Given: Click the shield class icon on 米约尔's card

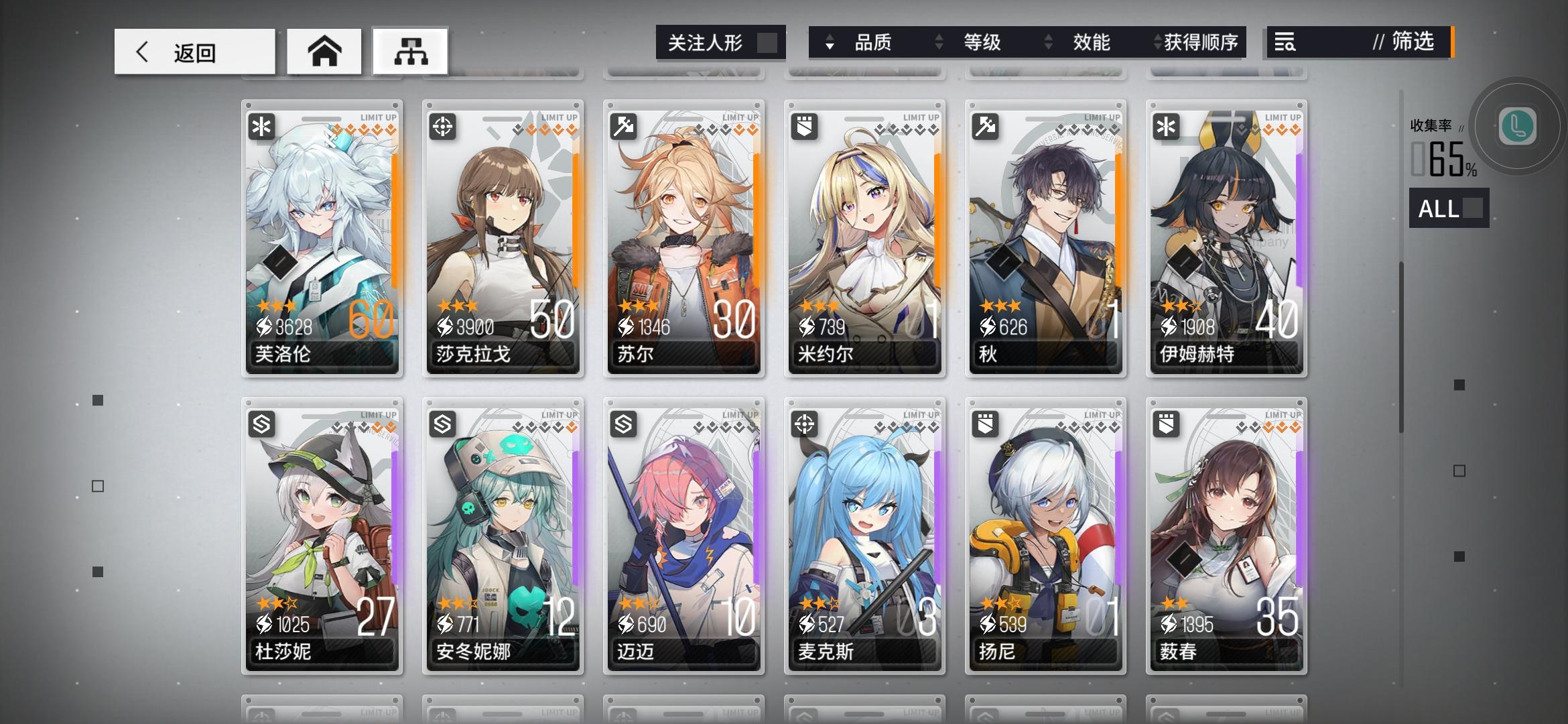Looking at the screenshot, I should point(803,126).
